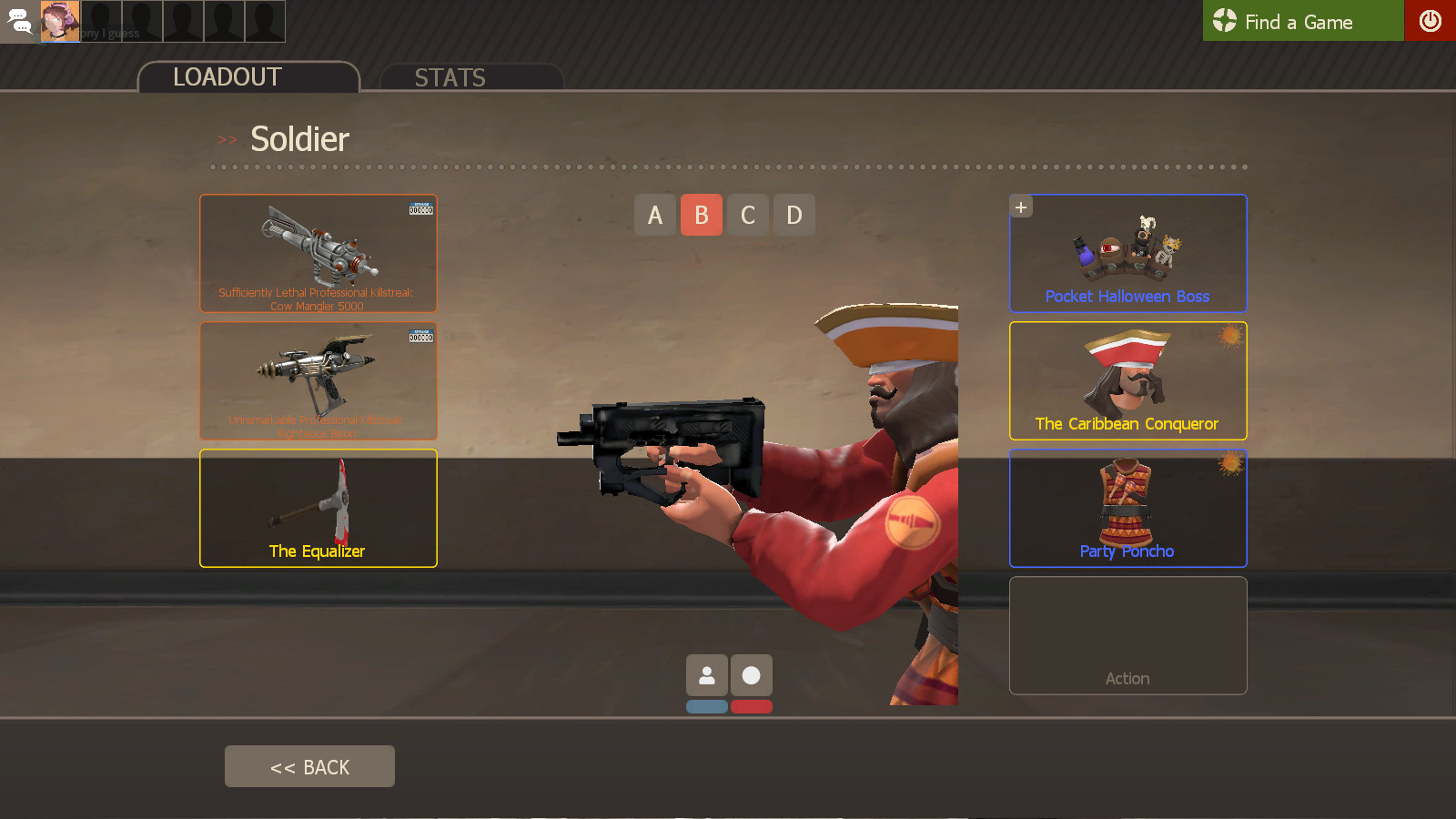Select the person icon below the character preview

click(x=707, y=674)
